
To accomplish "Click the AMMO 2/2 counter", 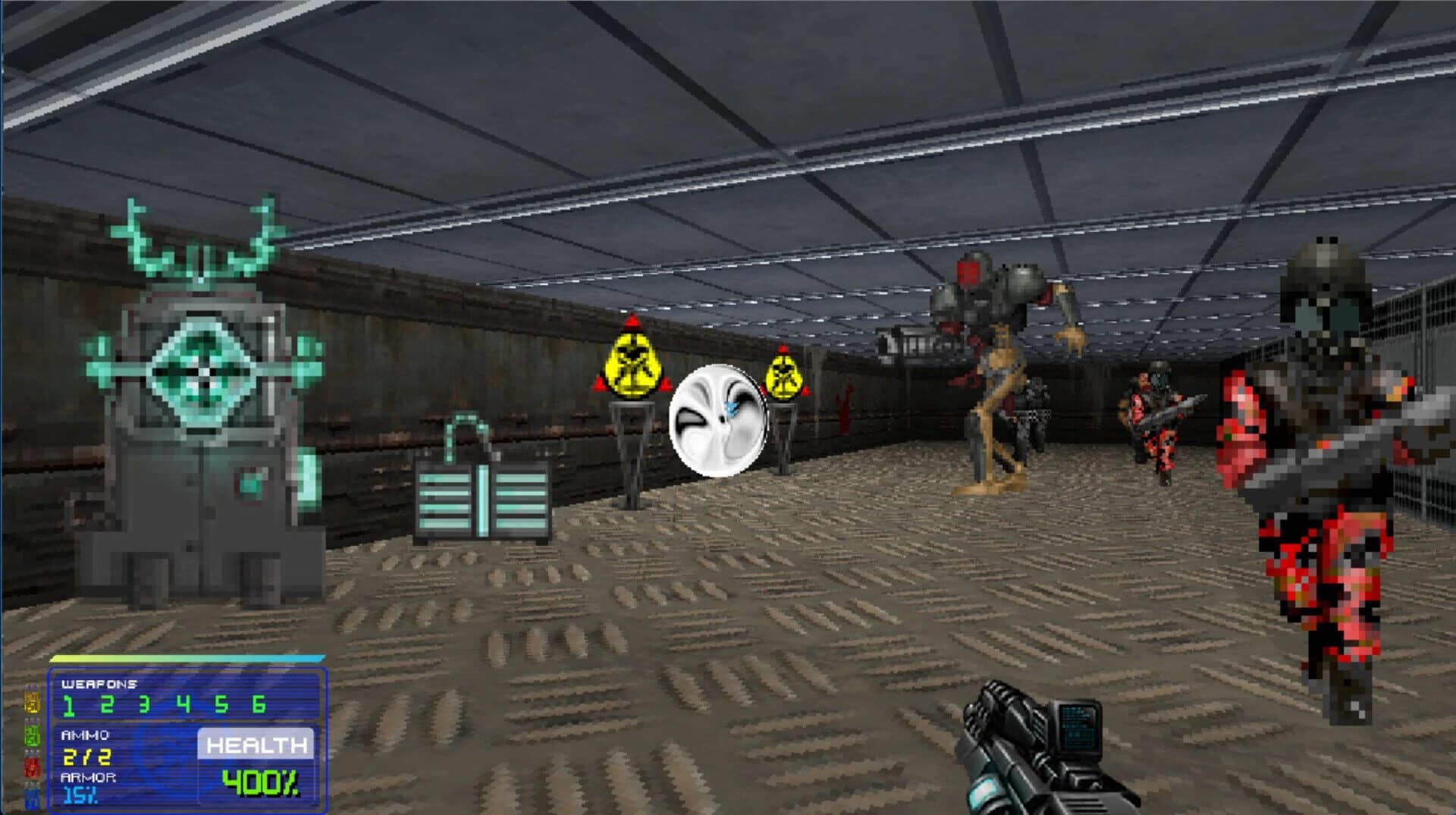I will coord(86,756).
